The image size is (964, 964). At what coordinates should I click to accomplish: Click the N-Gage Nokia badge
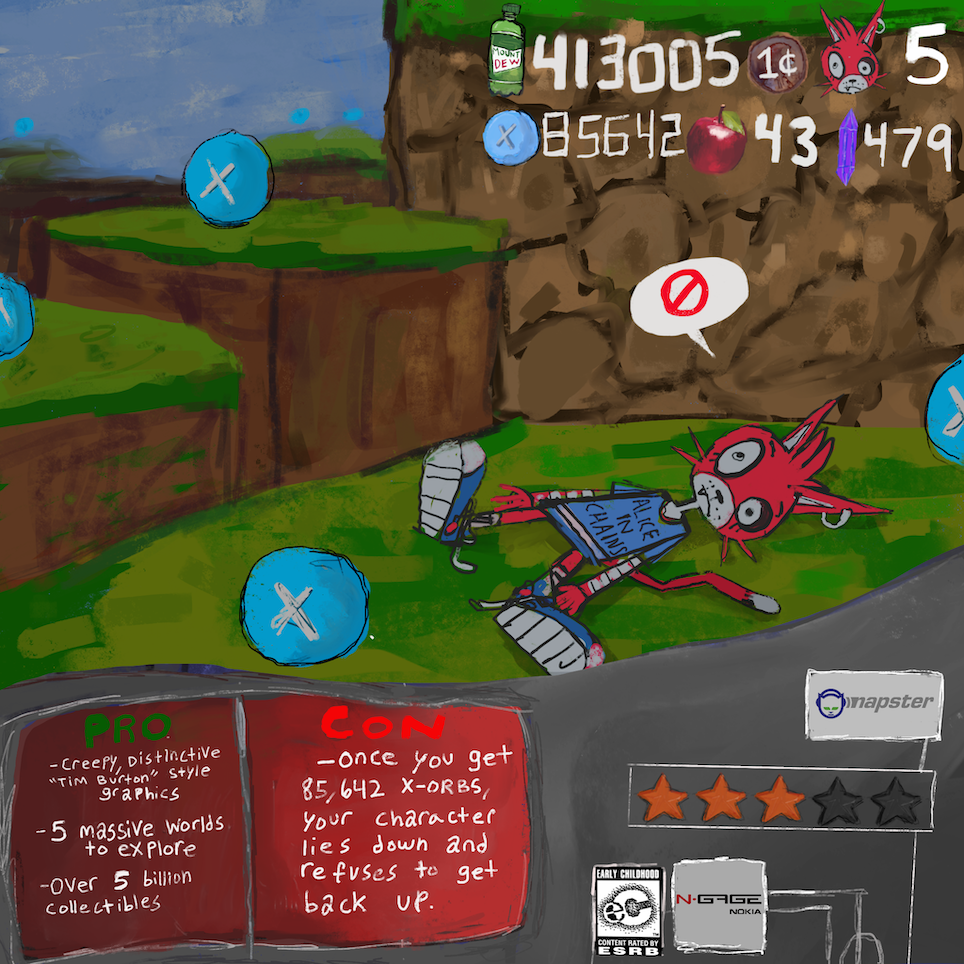719,905
